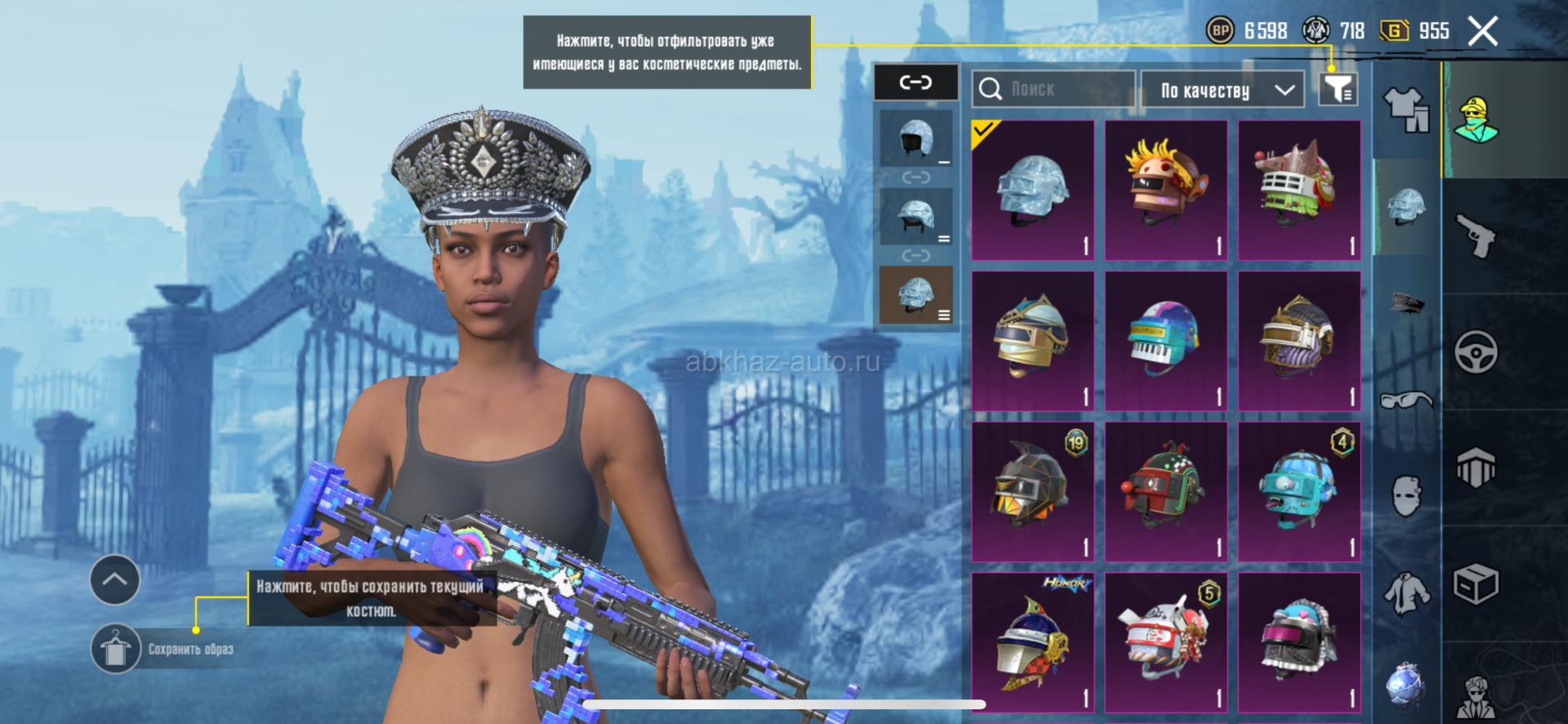Choose the teal monster helmet with badge 4
1568x724 pixels.
(x=1299, y=491)
